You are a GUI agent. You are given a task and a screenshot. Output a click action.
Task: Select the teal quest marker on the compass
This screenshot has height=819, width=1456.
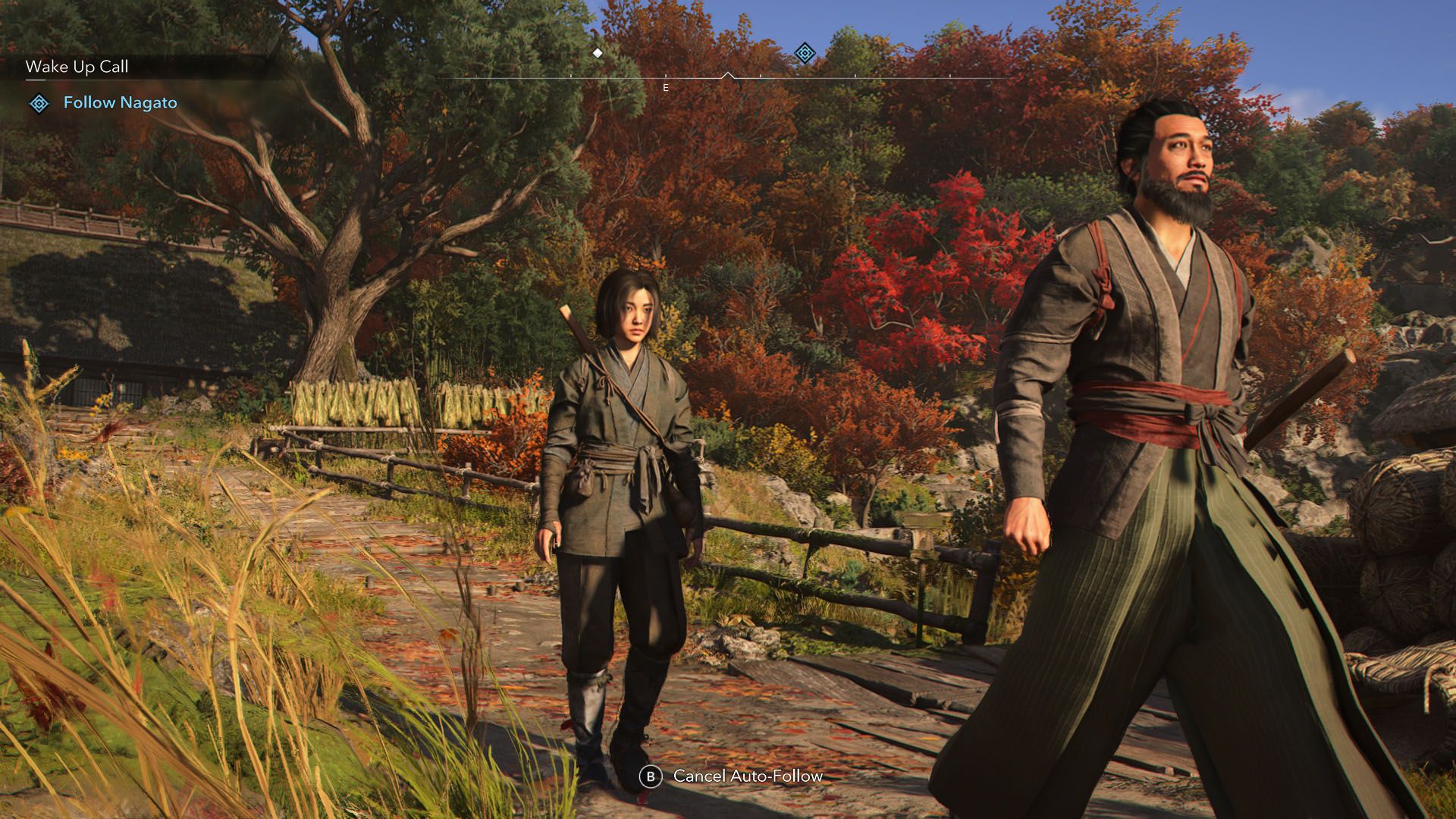[x=803, y=52]
